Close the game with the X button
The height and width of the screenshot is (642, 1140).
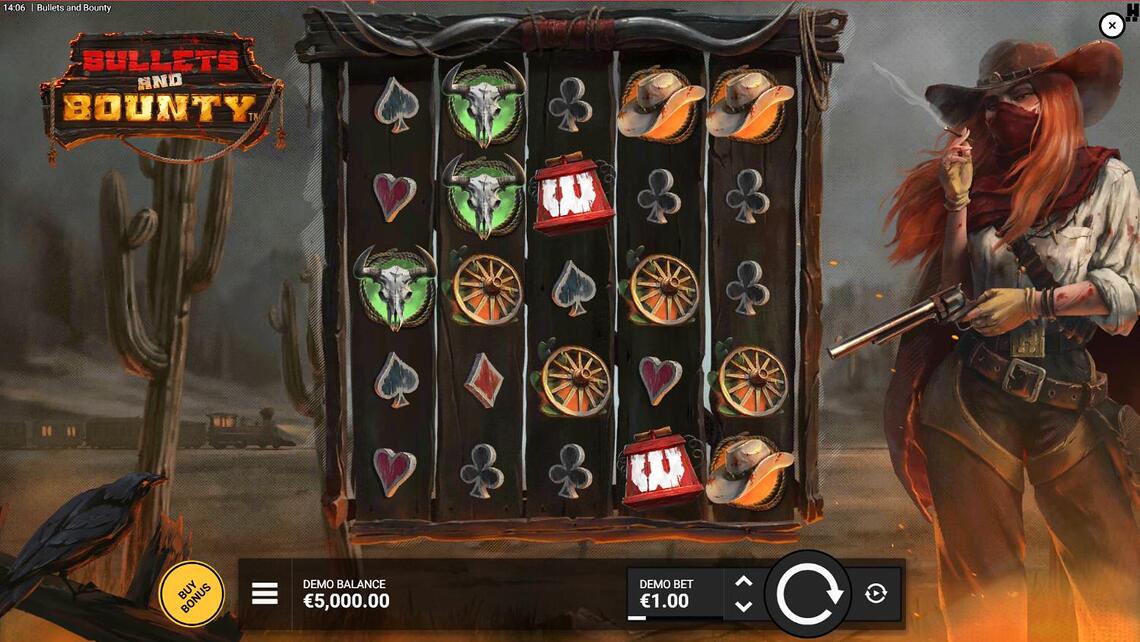coord(1112,26)
